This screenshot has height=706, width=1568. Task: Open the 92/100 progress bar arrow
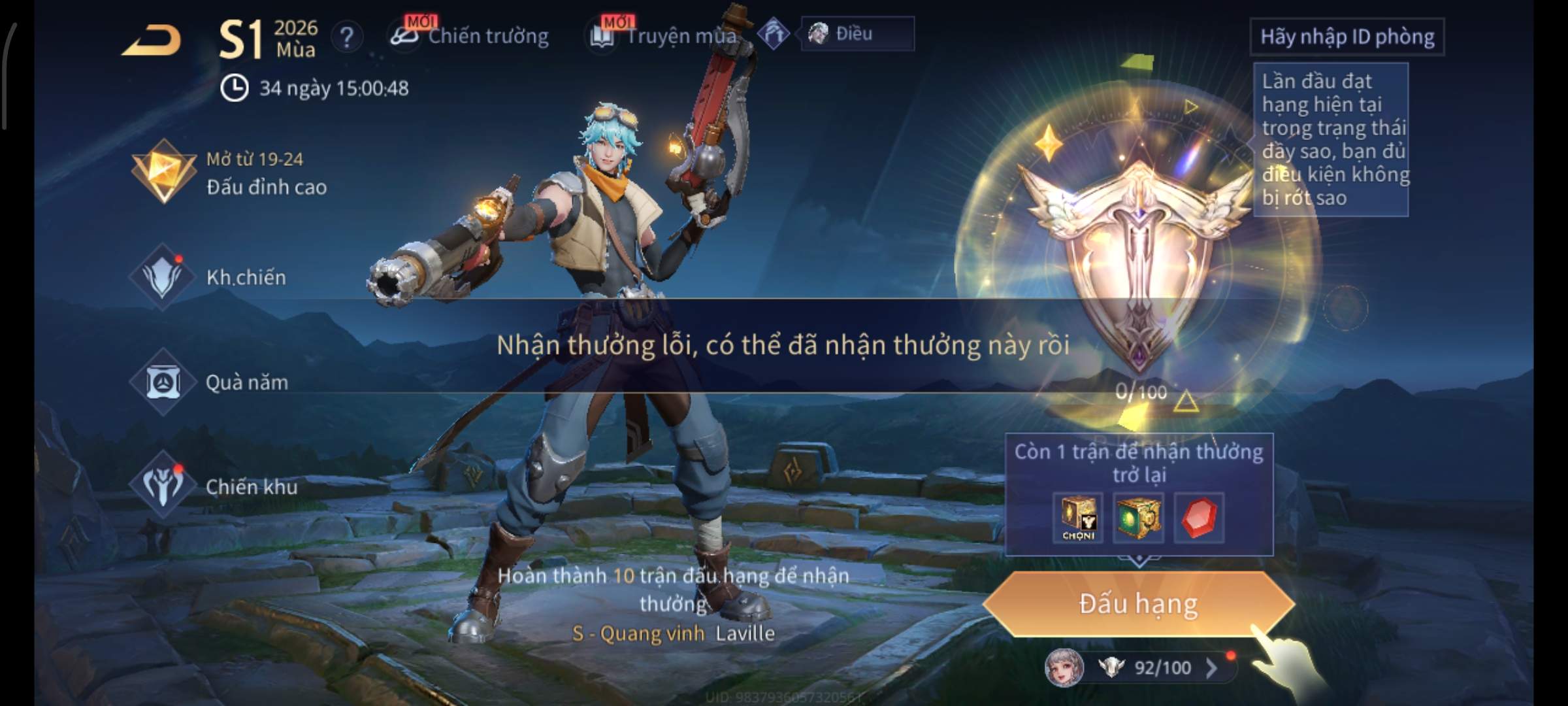pyautogui.click(x=1211, y=668)
